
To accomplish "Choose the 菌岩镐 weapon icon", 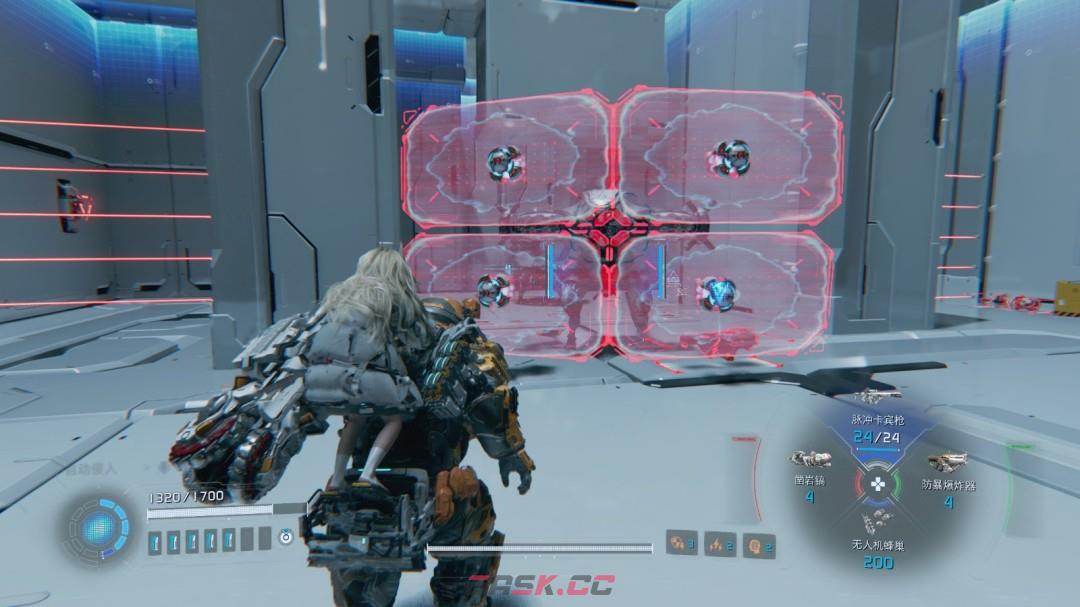I will pos(809,460).
